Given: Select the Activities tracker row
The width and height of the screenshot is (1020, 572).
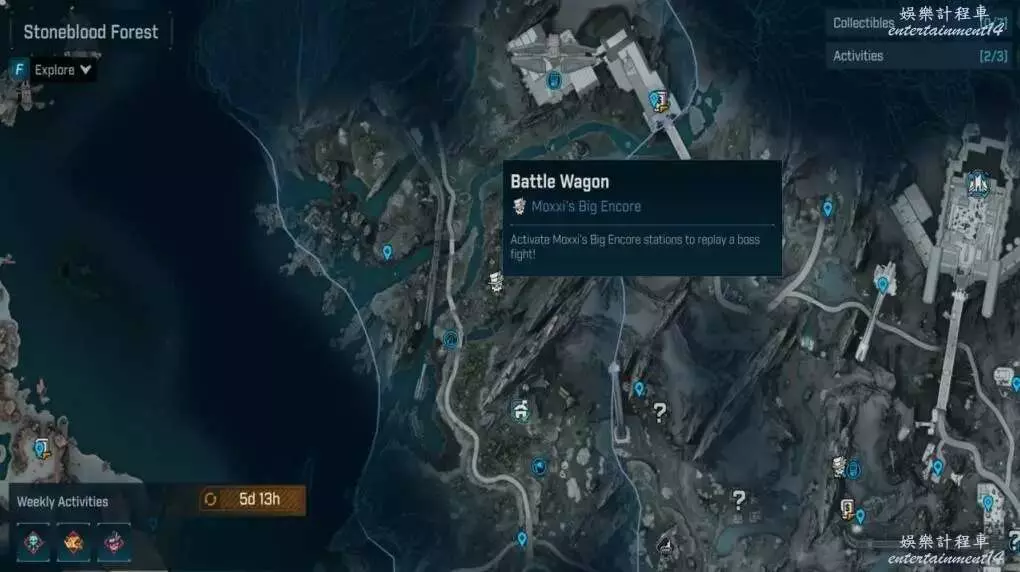Looking at the screenshot, I should (x=918, y=56).
